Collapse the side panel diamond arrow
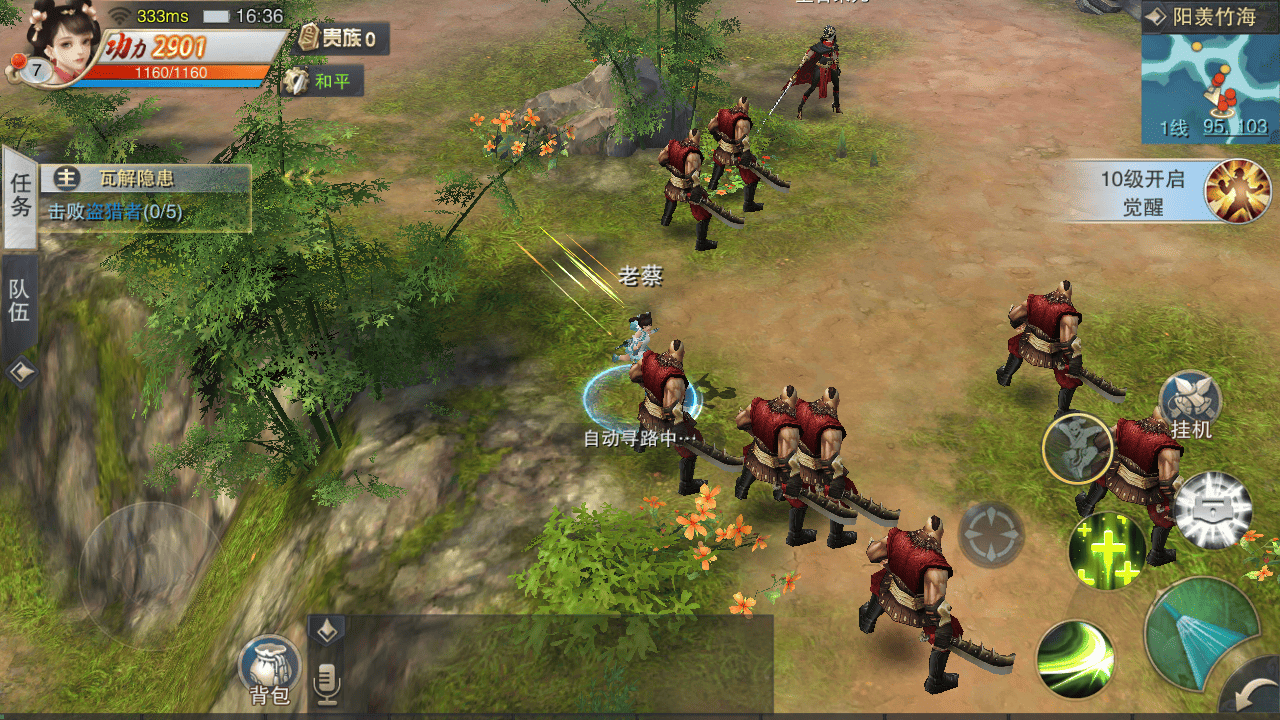Viewport: 1280px width, 720px height. [x=21, y=373]
